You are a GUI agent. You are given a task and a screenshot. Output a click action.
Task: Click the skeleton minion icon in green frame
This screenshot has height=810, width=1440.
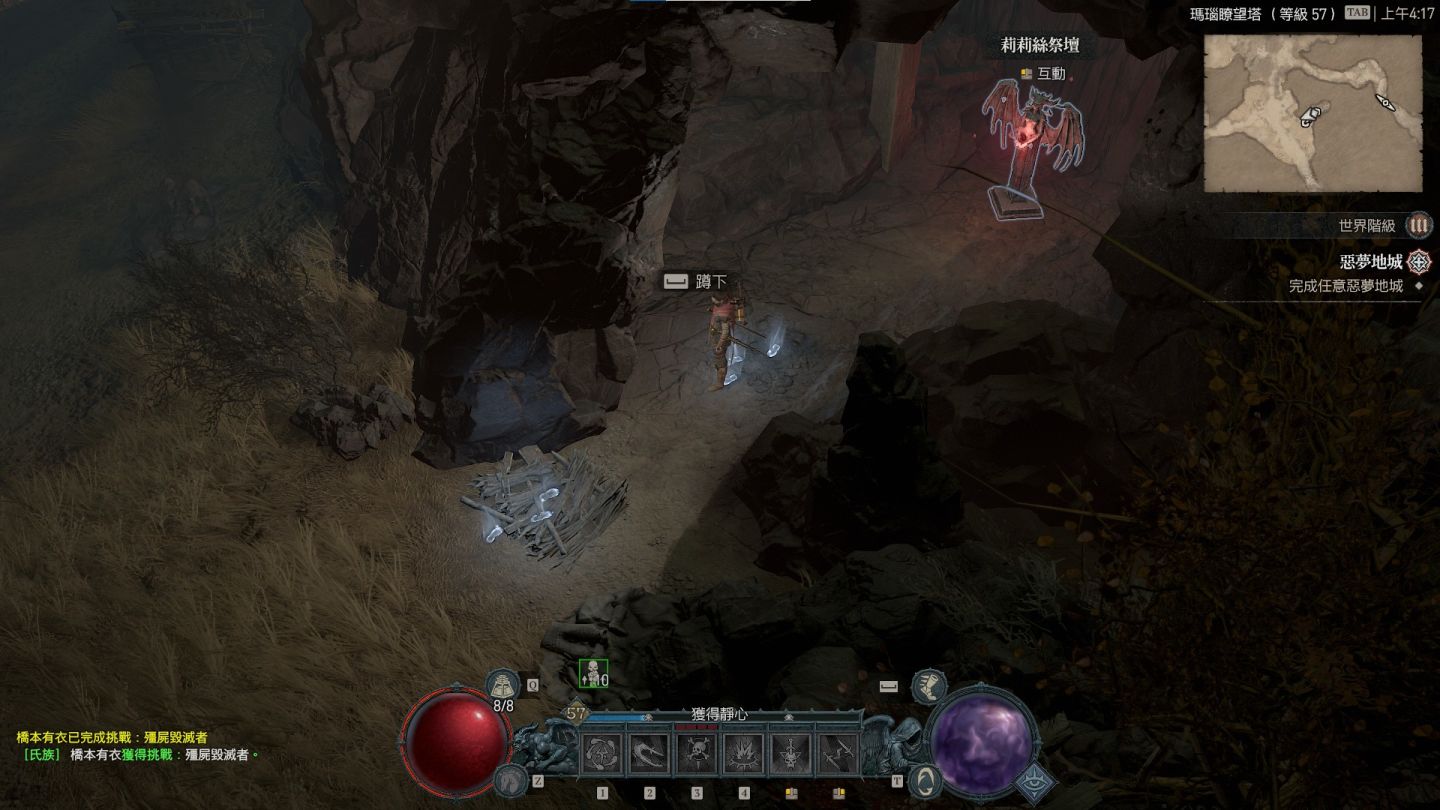(593, 674)
